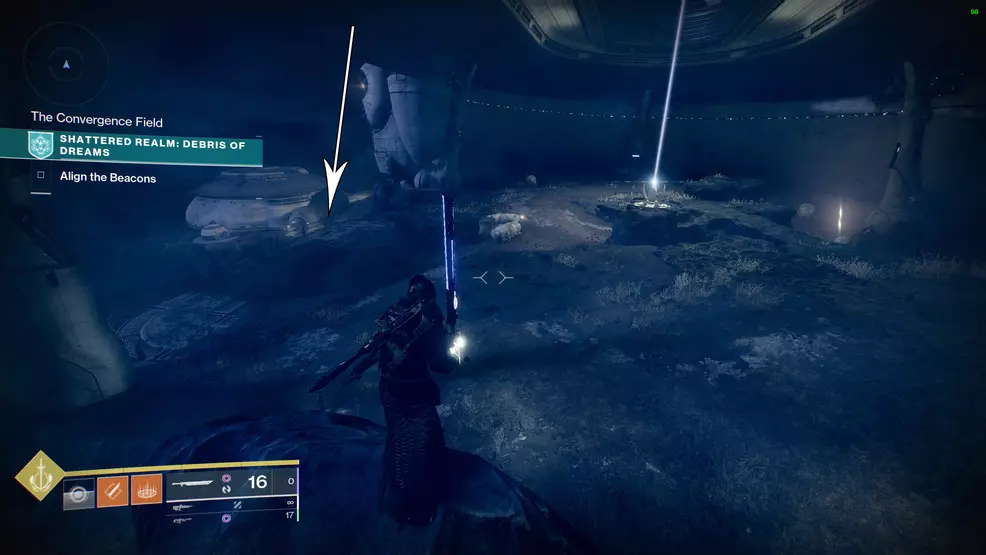The image size is (986, 555).
Task: Open the Shattered Realm: Debris of Dreams tracker
Action: [x=150, y=145]
